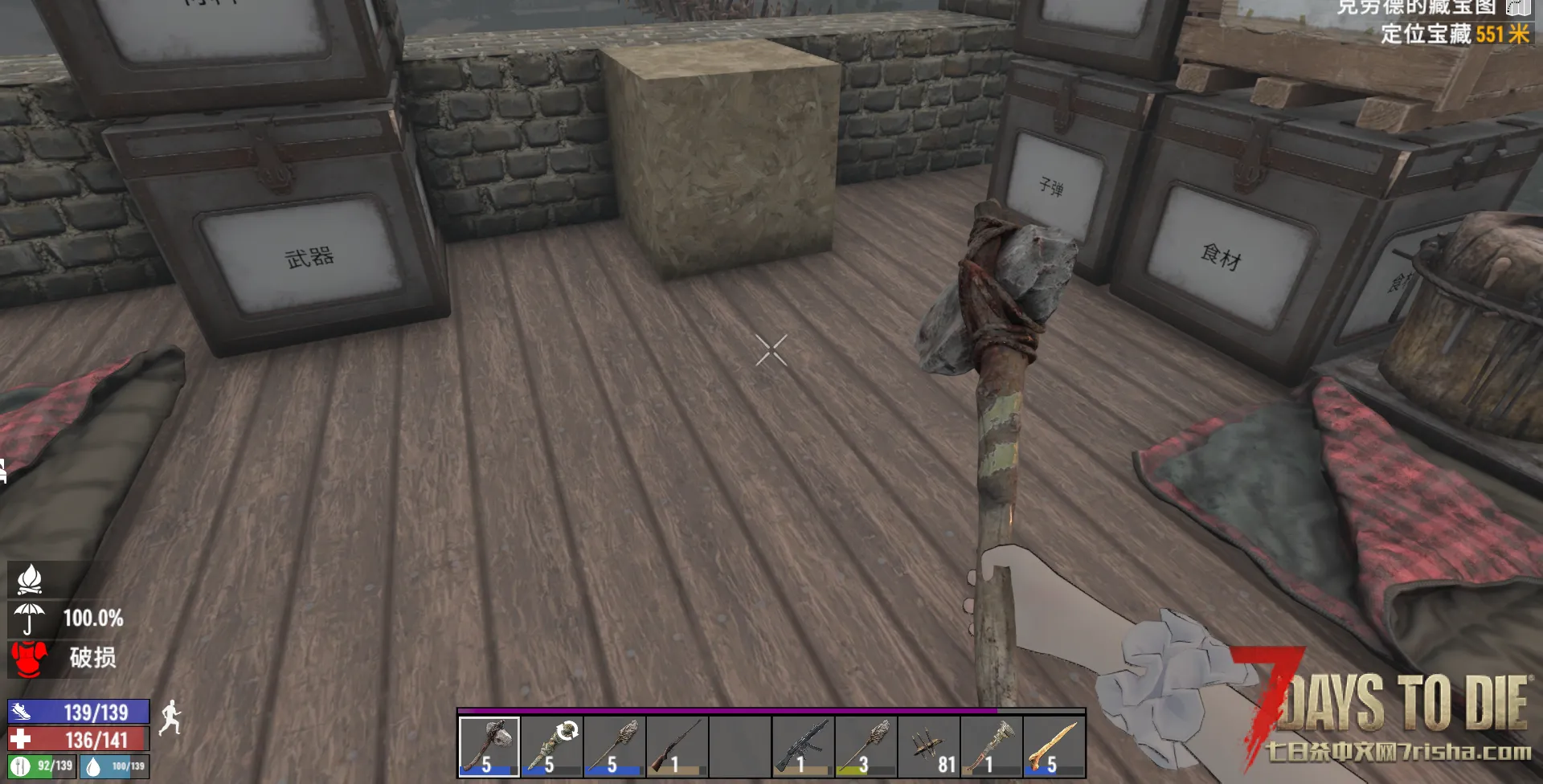This screenshot has width=1543, height=784.
Task: Choose the quality 3 stone spear slot
Action: coord(865,746)
